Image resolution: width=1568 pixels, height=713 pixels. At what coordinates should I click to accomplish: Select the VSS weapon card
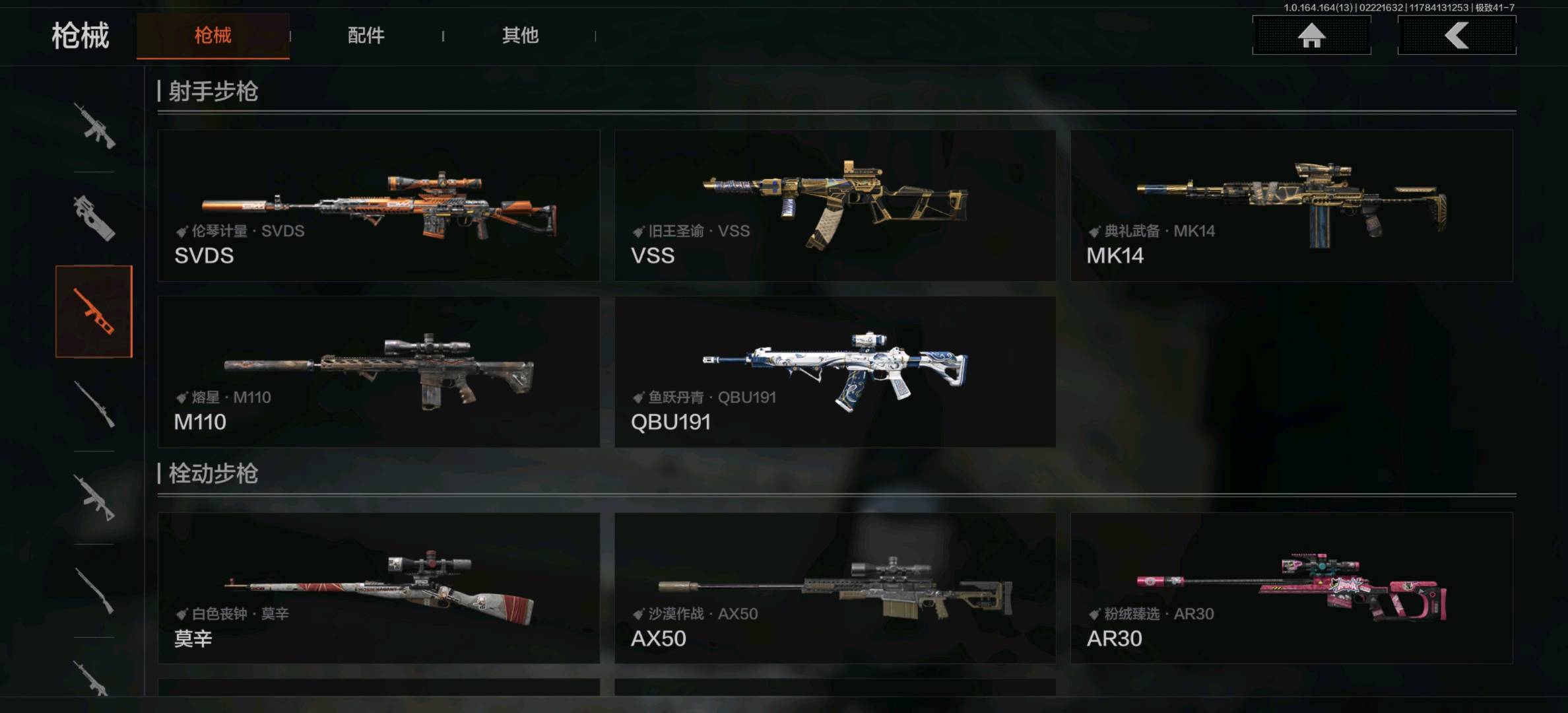coord(835,205)
